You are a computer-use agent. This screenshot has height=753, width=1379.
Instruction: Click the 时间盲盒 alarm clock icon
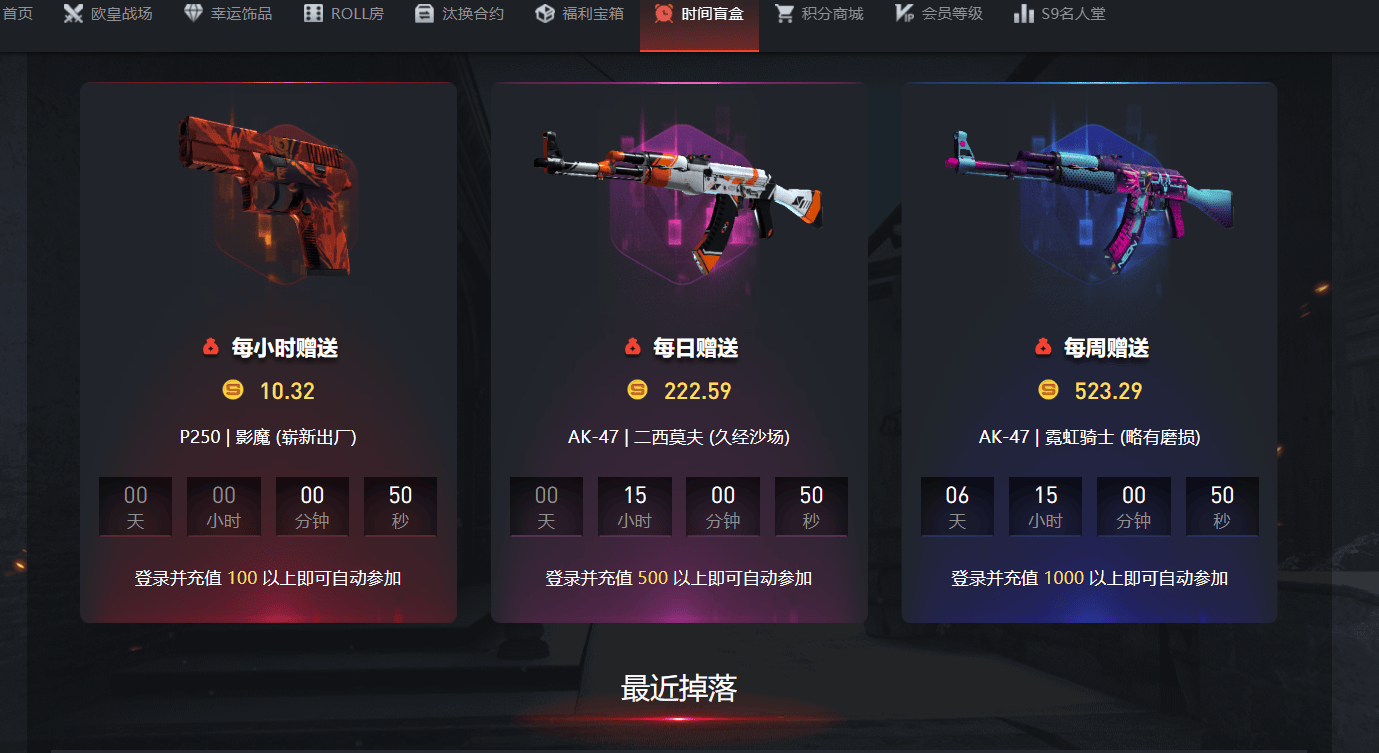663,14
